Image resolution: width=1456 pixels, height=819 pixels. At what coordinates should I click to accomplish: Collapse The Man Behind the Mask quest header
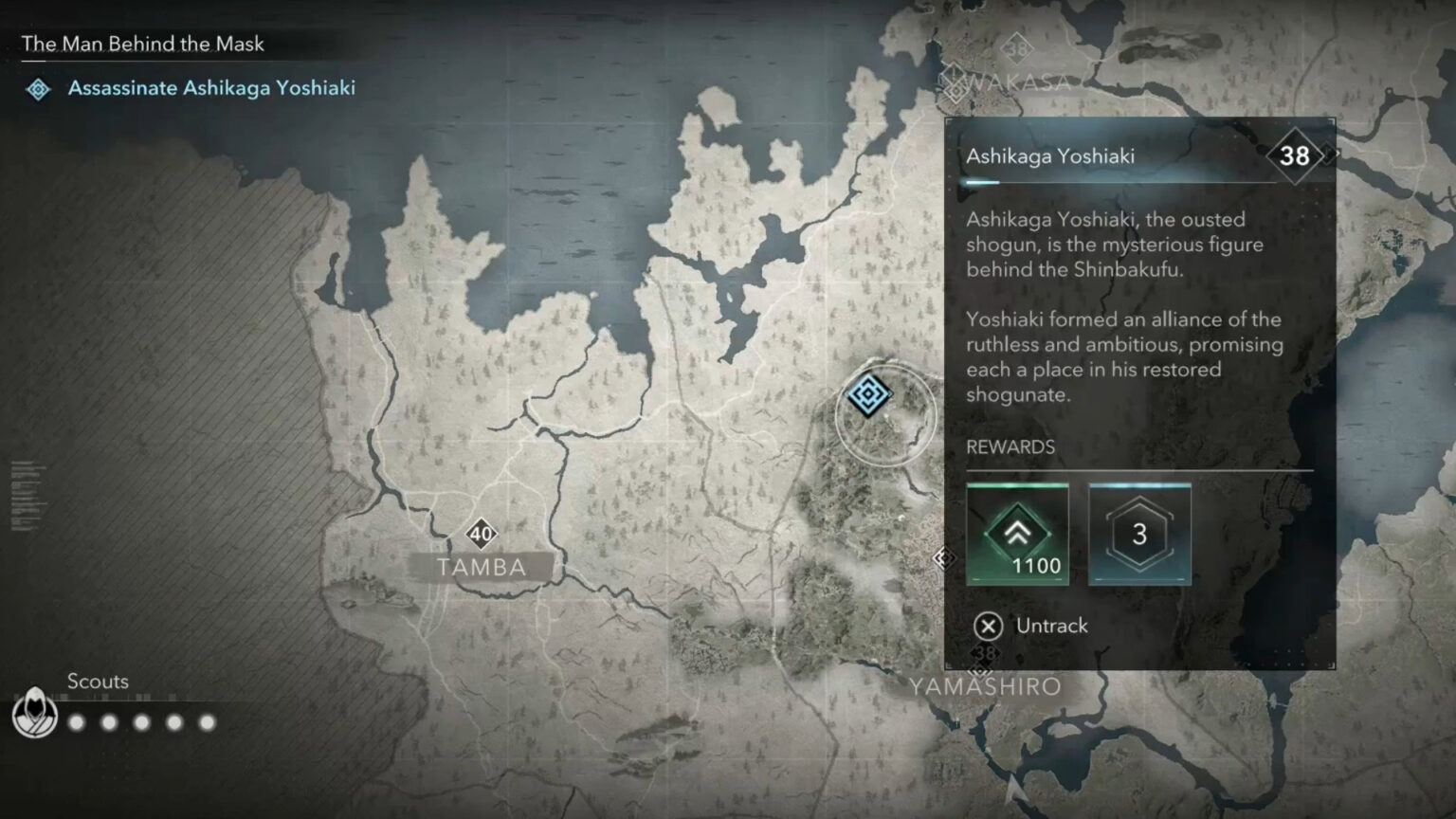(x=143, y=44)
